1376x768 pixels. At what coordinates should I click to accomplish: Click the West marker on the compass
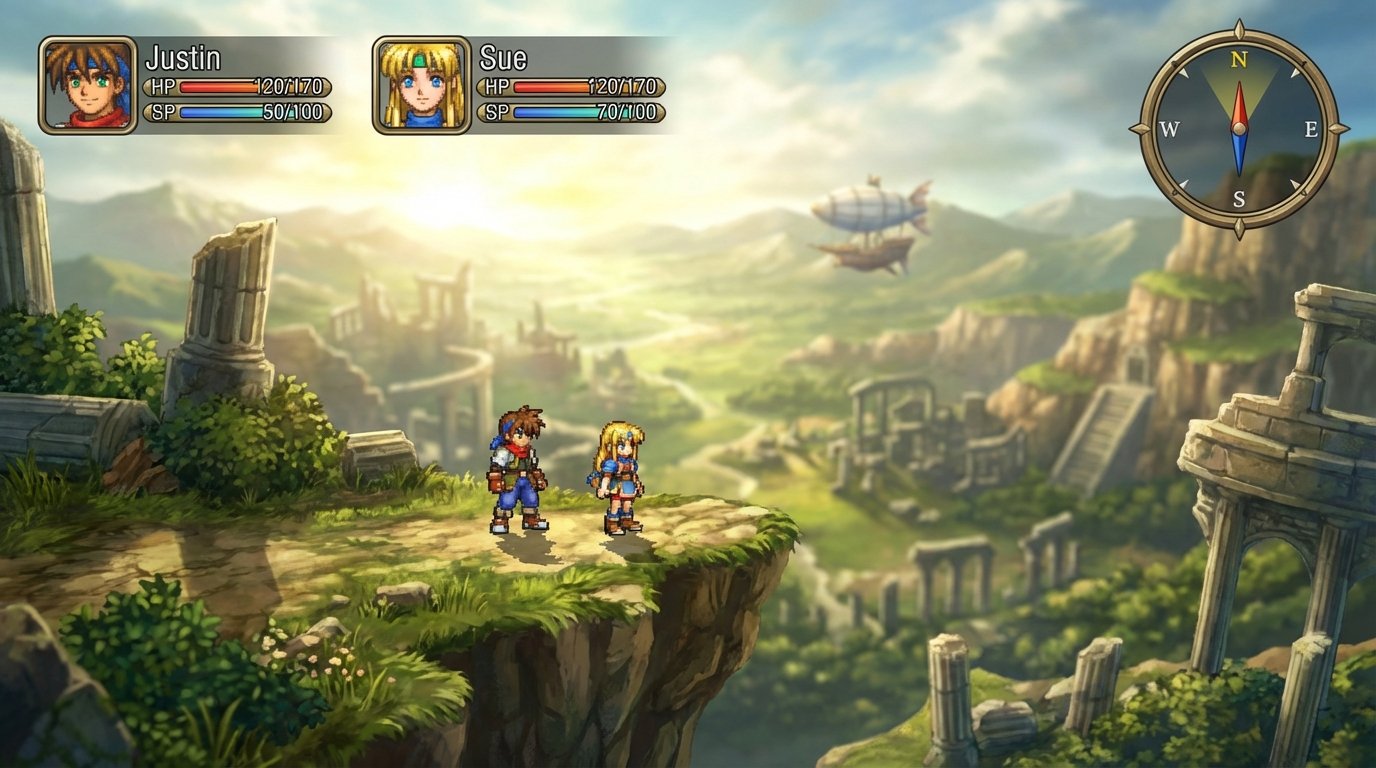1169,127
